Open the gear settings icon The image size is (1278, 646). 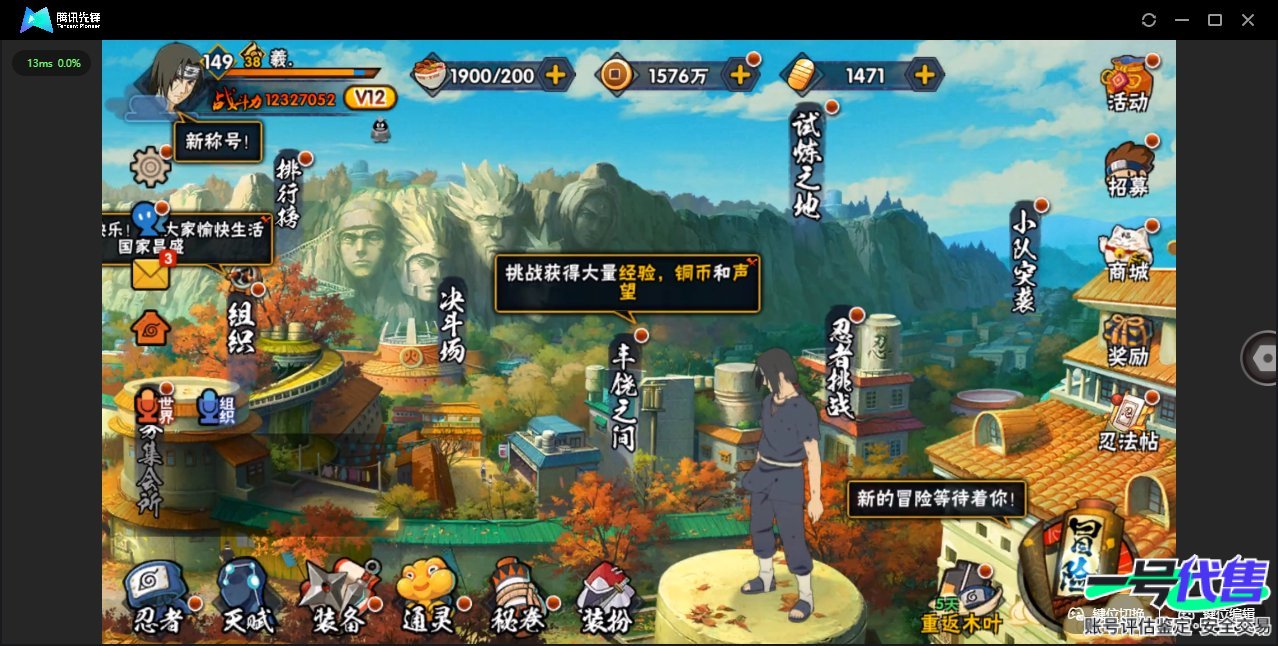tap(151, 166)
